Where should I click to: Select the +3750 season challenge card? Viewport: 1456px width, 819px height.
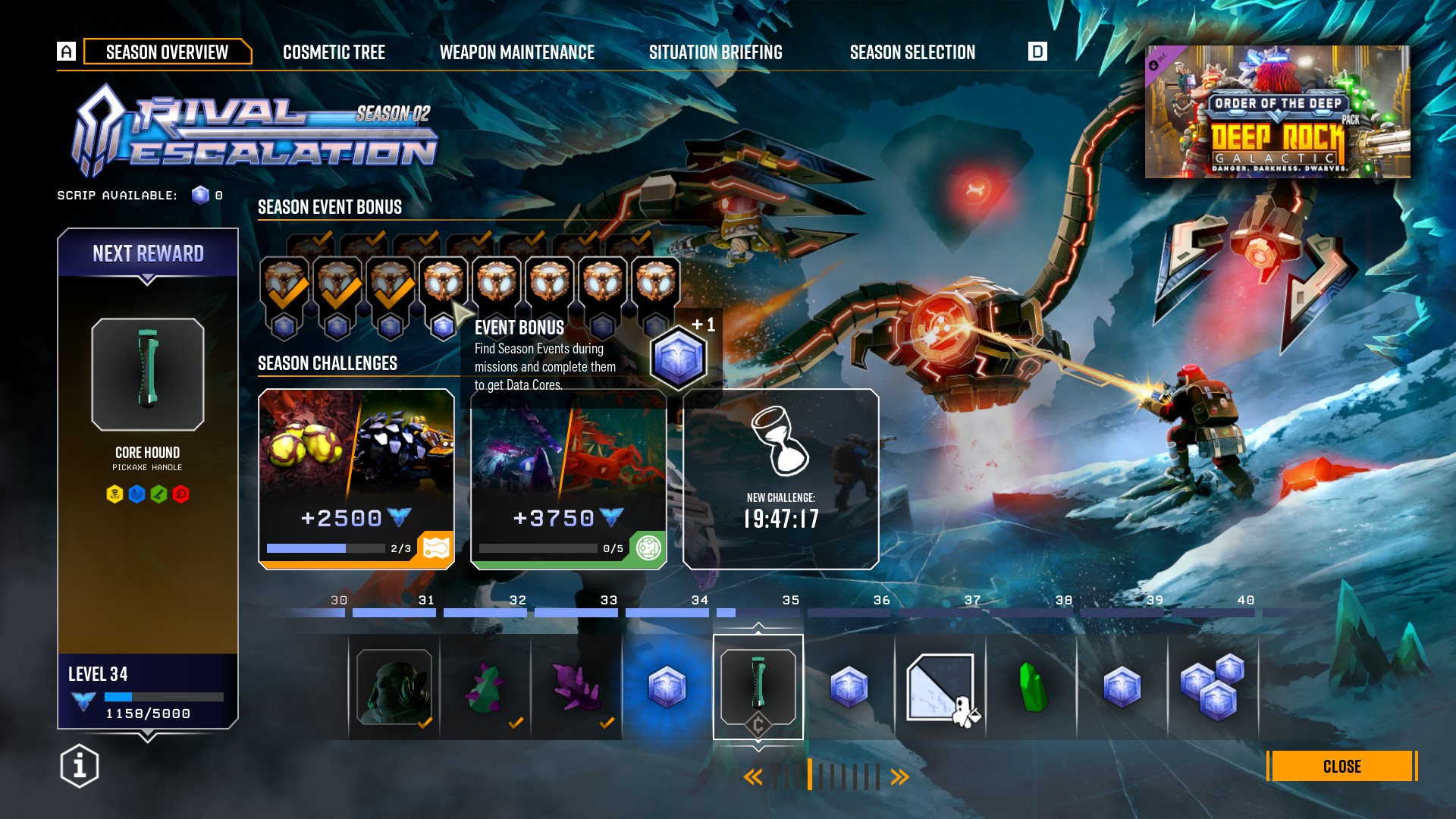point(569,479)
